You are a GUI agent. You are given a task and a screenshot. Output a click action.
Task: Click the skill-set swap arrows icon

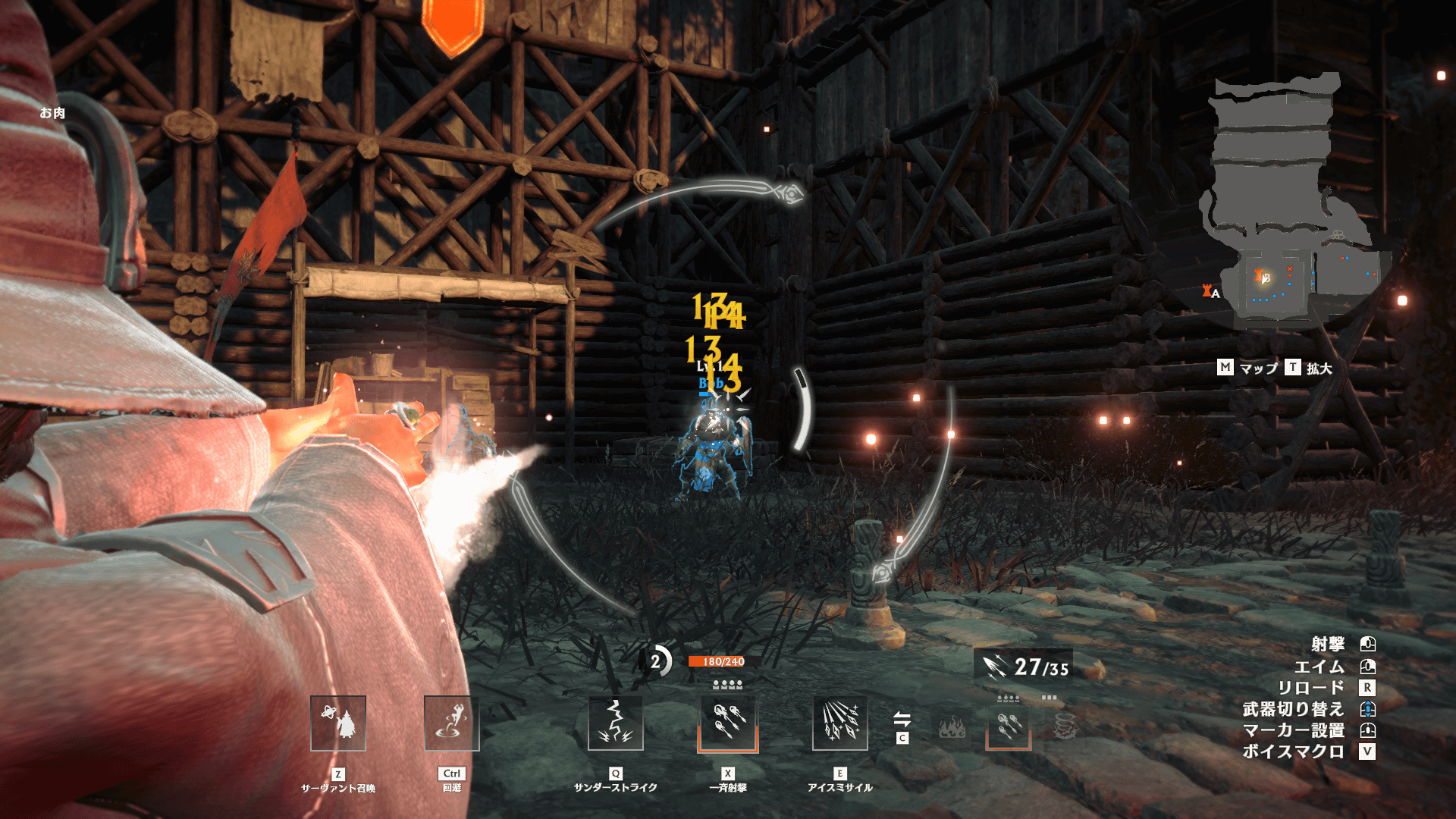[x=902, y=719]
